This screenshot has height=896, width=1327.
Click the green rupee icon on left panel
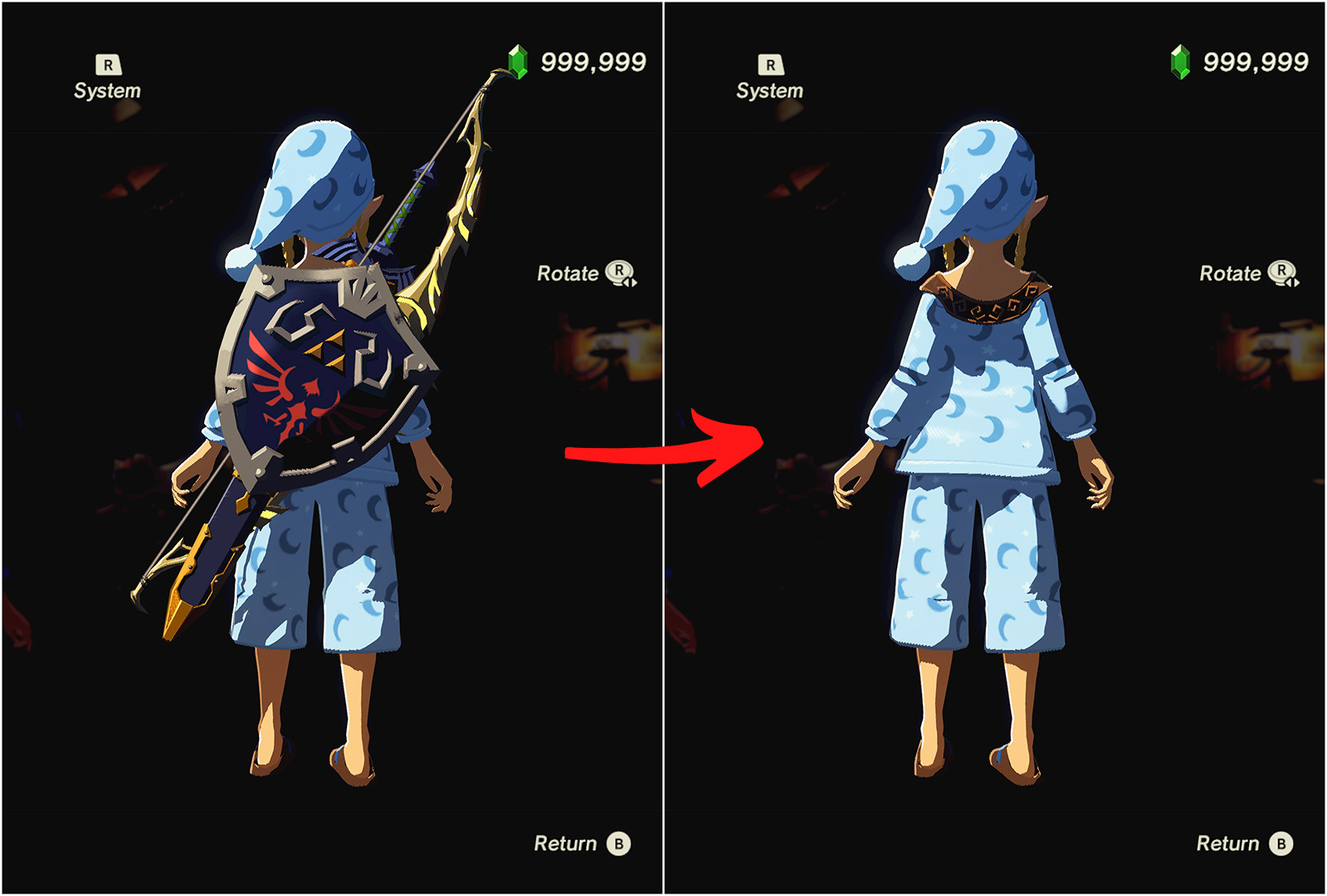click(519, 60)
